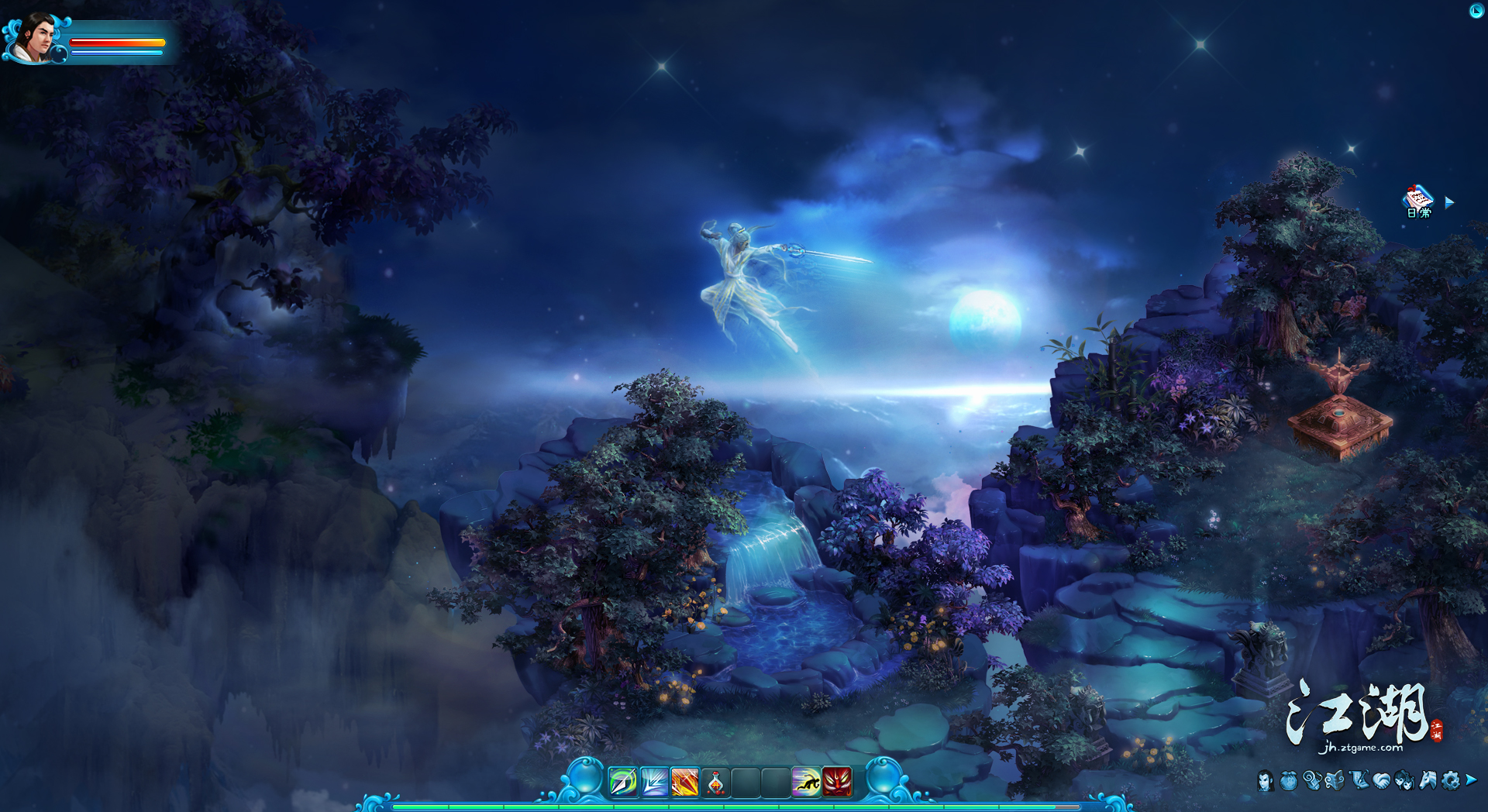This screenshot has height=812, width=1488.
Task: Use the red potion in the hotbar
Action: 715,783
